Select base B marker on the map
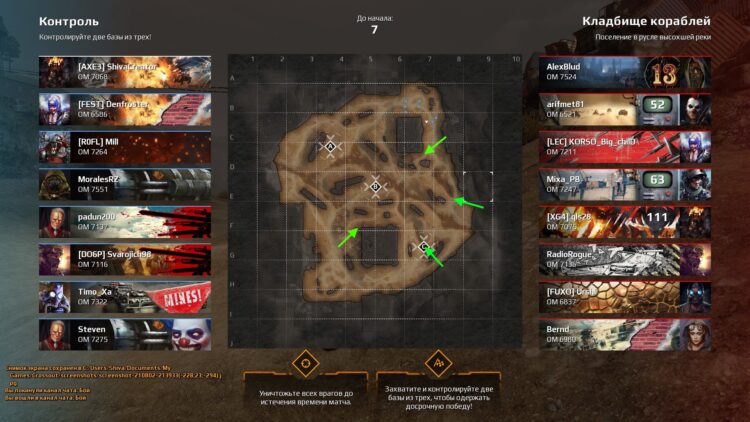Screen dimensions: 750x422 375,186
